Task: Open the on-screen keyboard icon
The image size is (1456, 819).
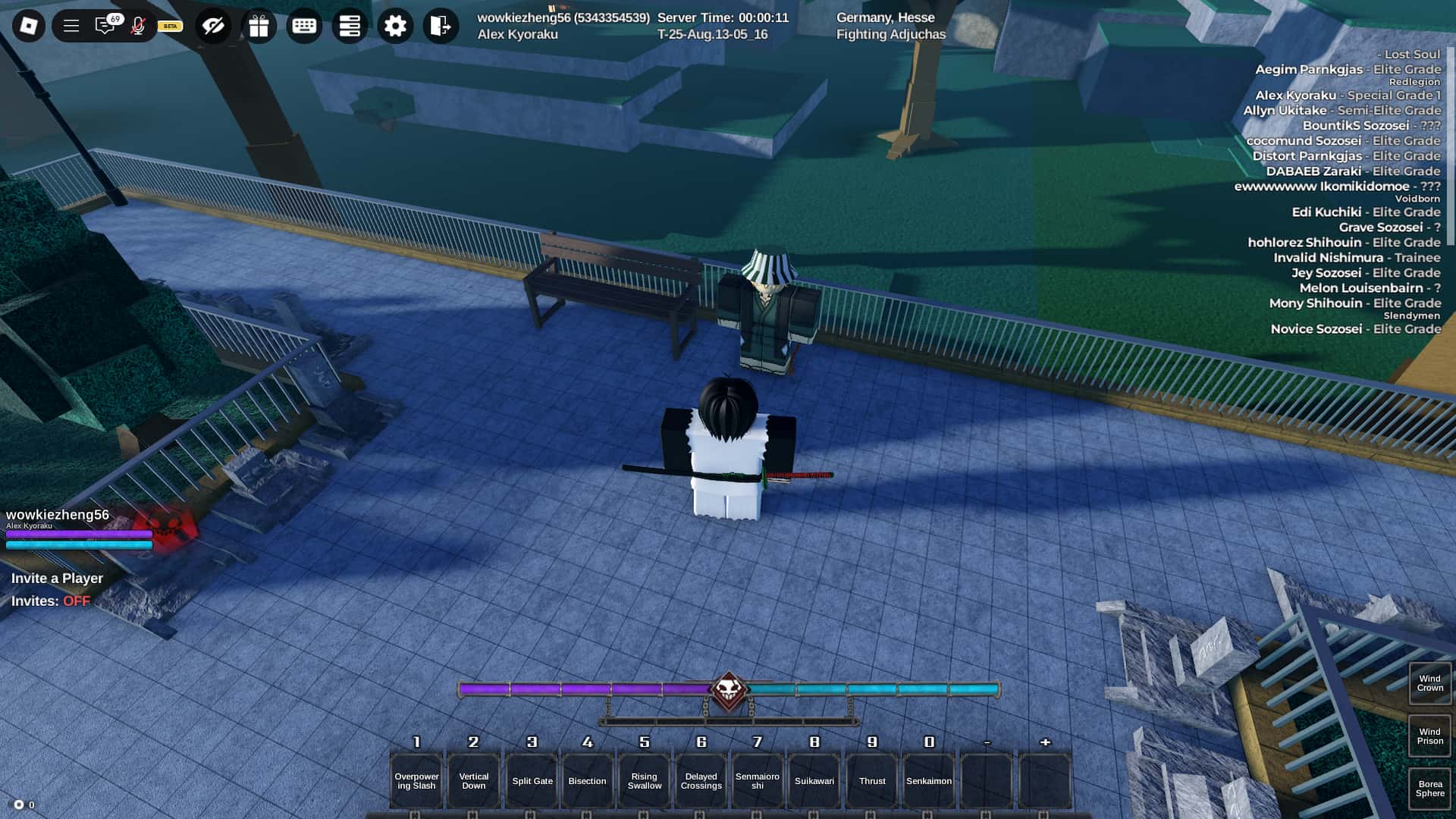Action: (304, 25)
